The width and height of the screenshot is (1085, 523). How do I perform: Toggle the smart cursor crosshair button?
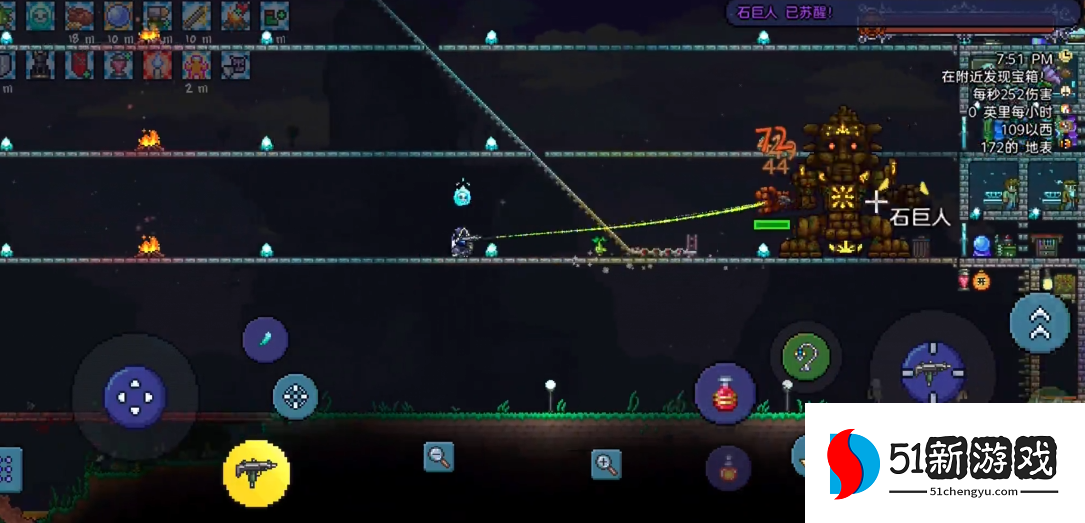(x=296, y=397)
